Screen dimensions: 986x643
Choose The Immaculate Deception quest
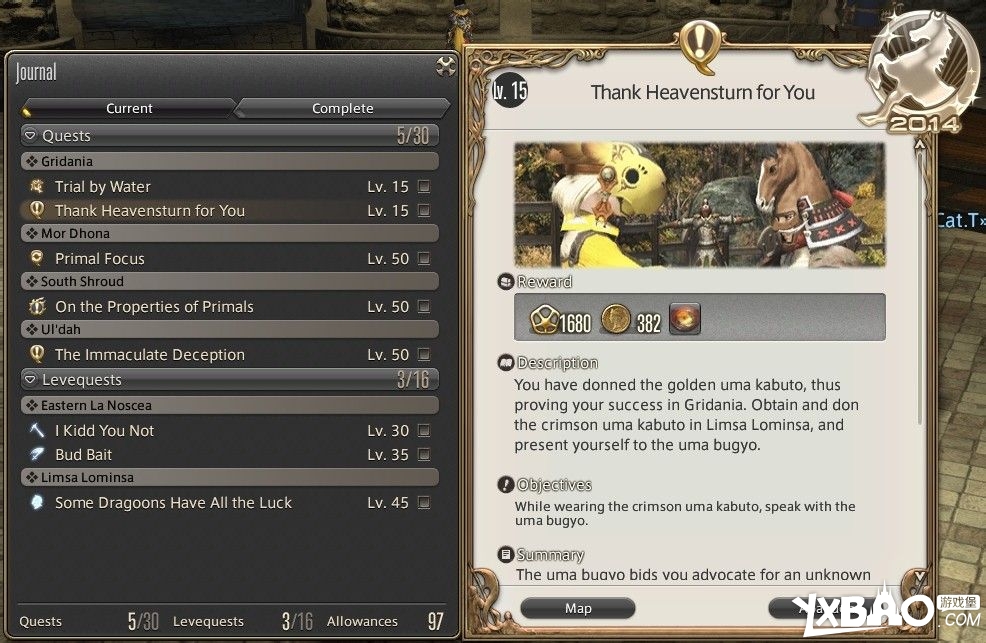point(149,354)
